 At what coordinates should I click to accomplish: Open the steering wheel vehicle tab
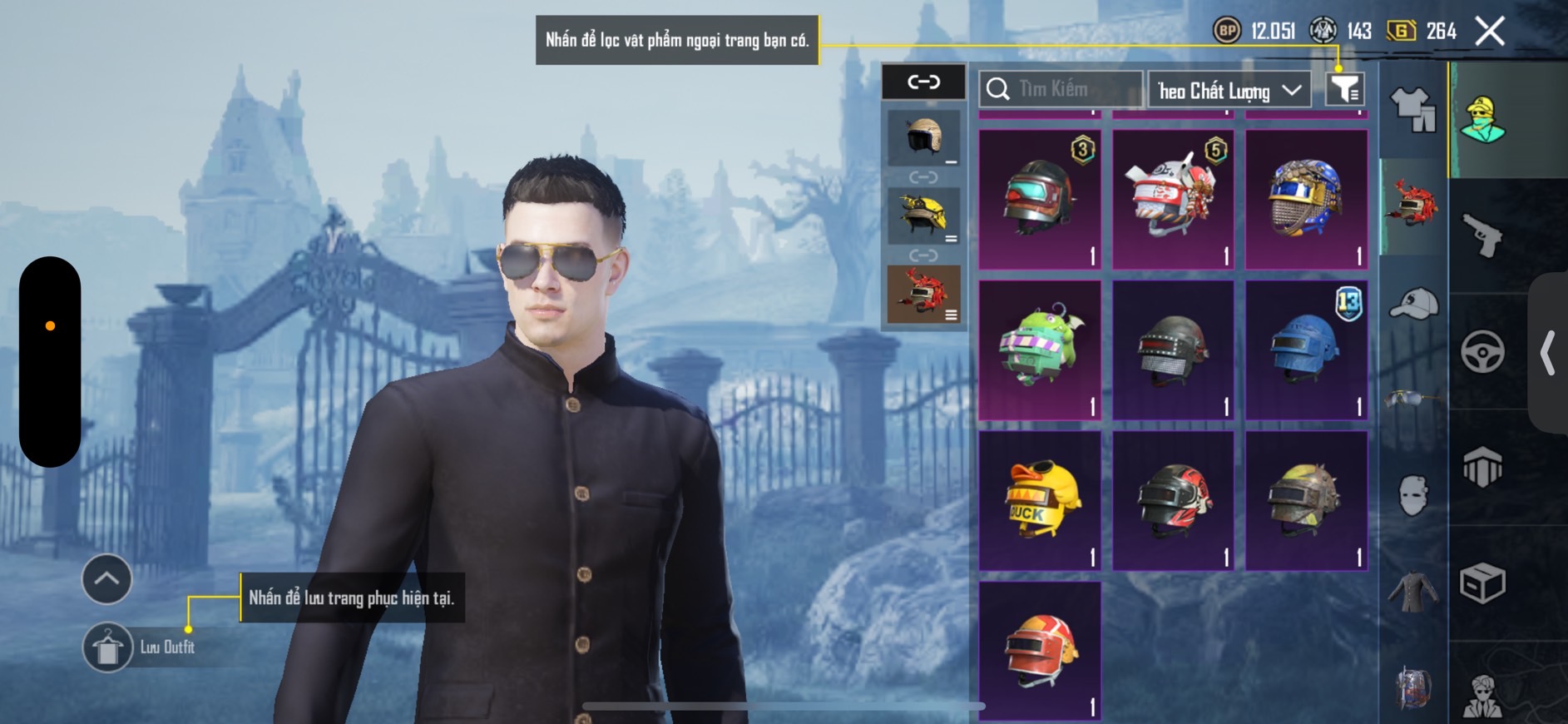click(1482, 351)
